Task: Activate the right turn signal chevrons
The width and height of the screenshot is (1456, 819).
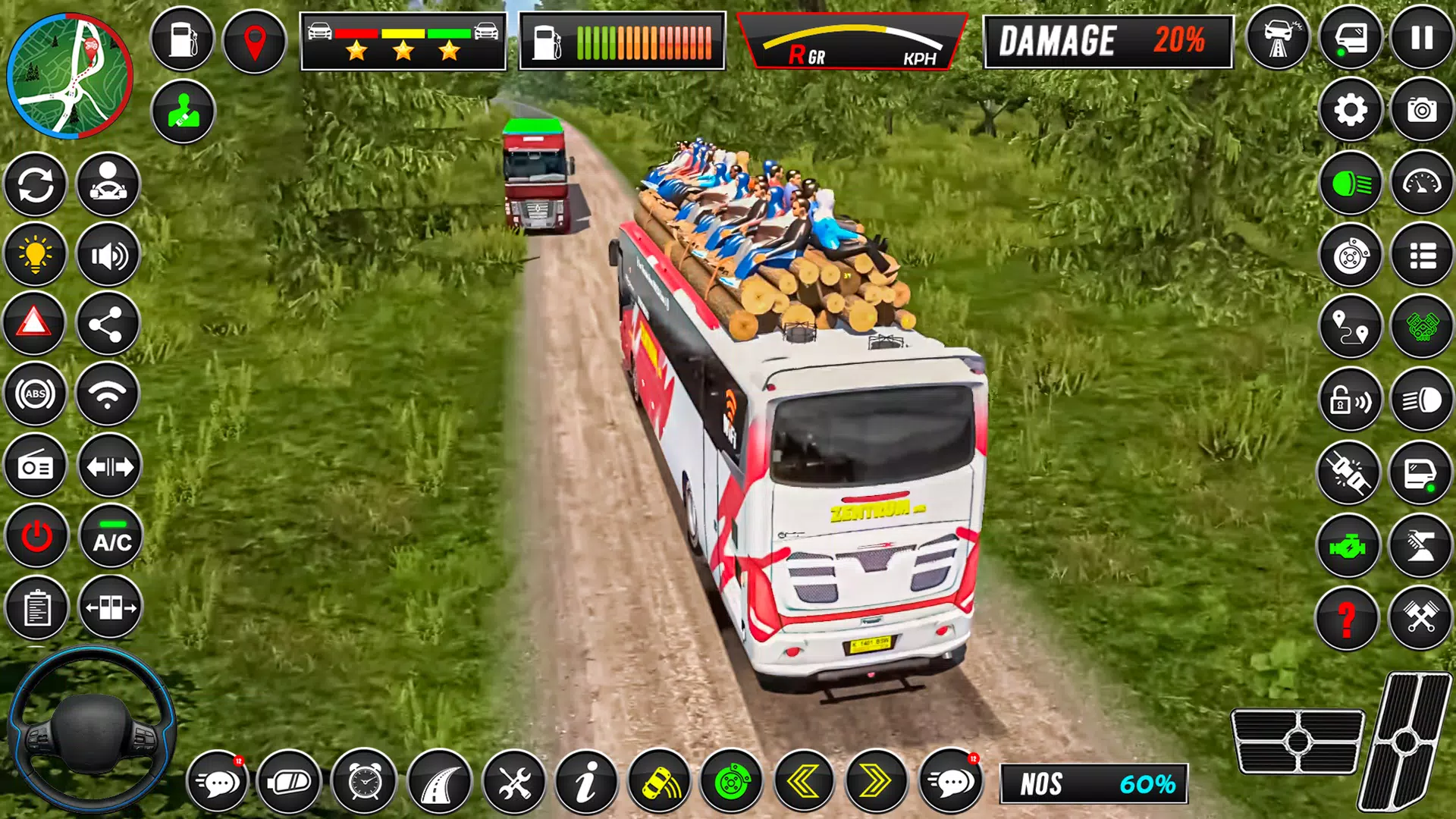Action: pos(876,781)
